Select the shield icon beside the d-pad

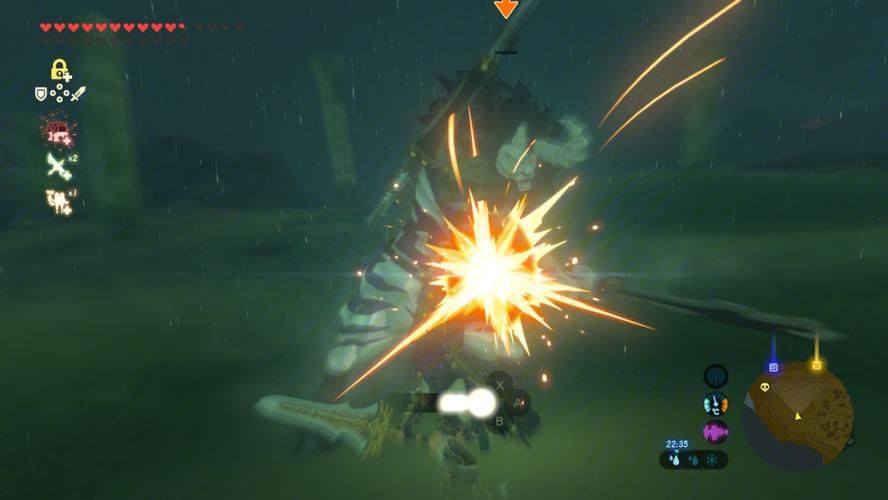pos(41,94)
